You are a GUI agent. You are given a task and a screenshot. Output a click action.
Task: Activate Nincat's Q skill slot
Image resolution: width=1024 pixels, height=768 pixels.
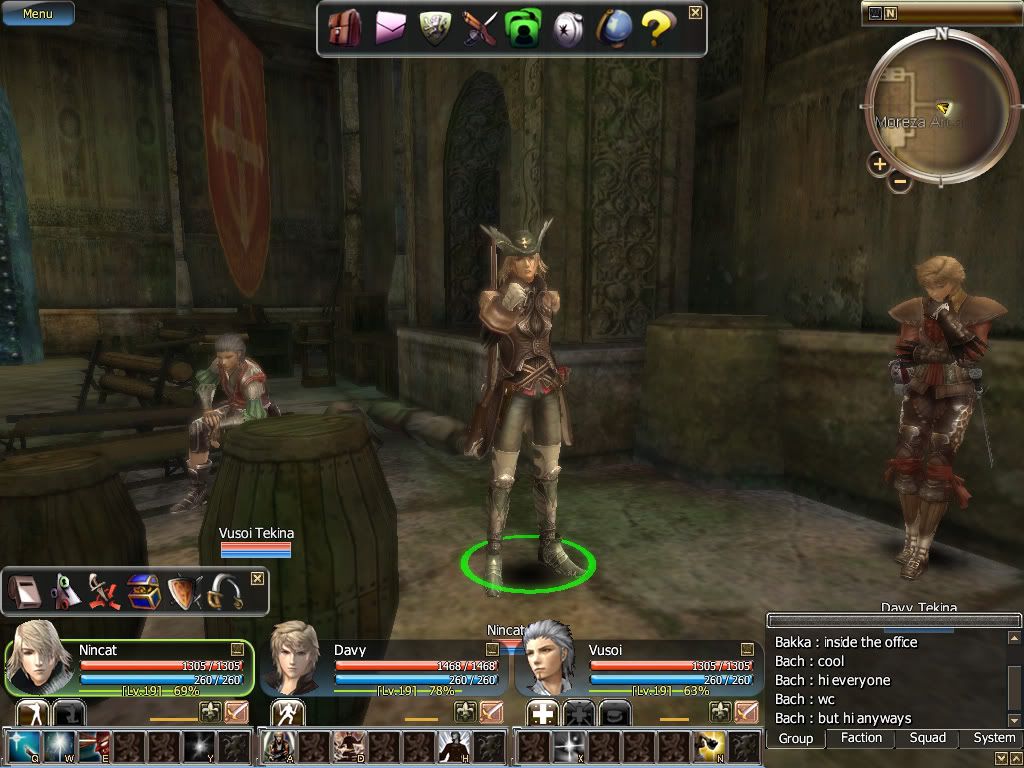23,747
